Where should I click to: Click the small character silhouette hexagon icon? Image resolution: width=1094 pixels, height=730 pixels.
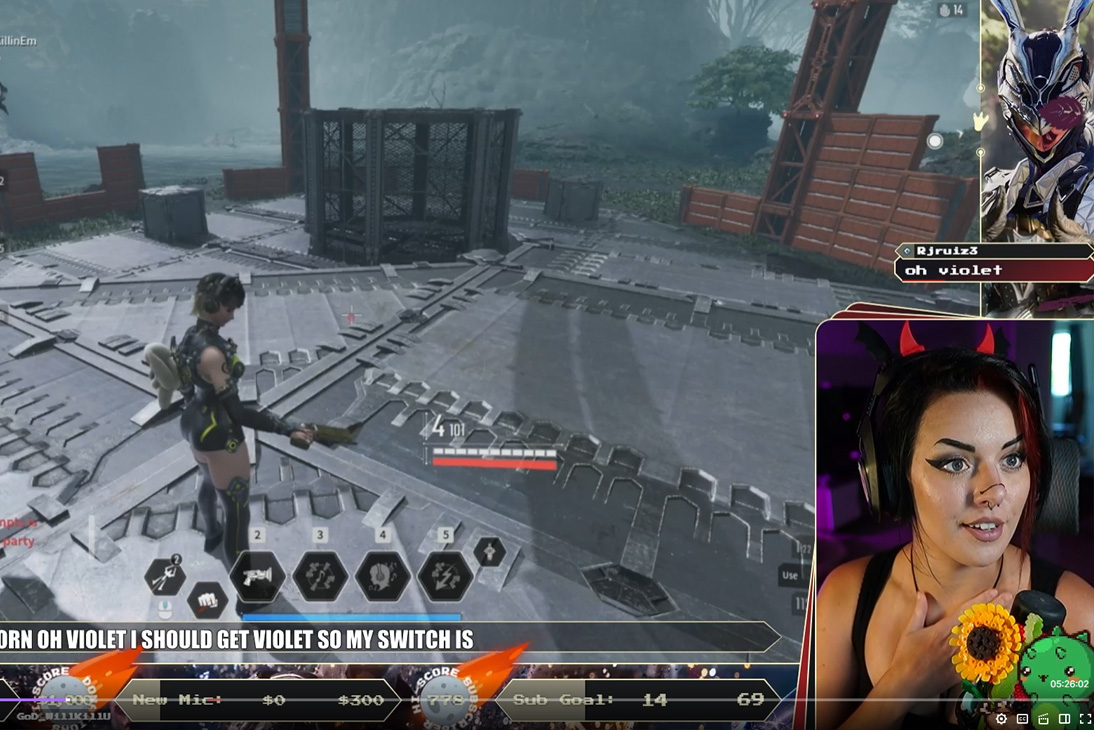[x=489, y=551]
